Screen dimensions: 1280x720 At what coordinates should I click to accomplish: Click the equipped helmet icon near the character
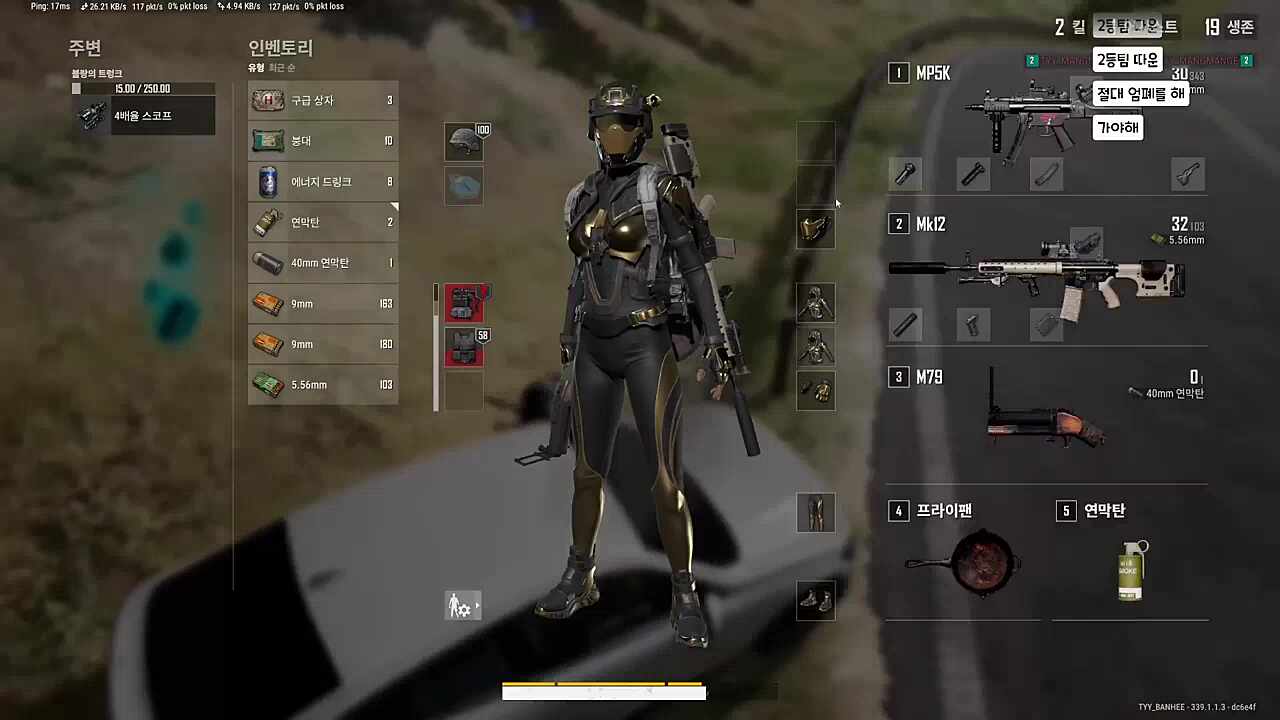click(463, 141)
